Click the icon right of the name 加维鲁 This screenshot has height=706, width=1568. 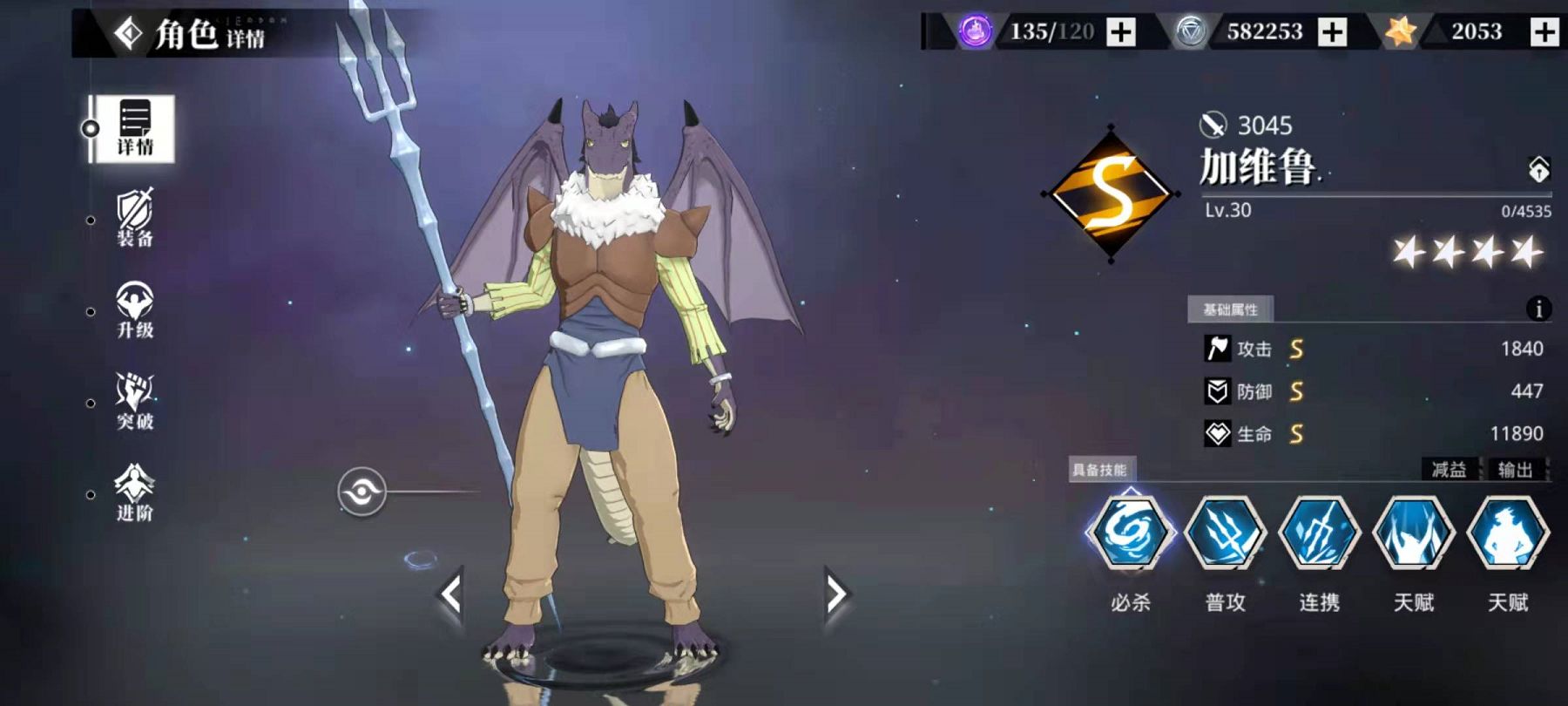pyautogui.click(x=1538, y=169)
